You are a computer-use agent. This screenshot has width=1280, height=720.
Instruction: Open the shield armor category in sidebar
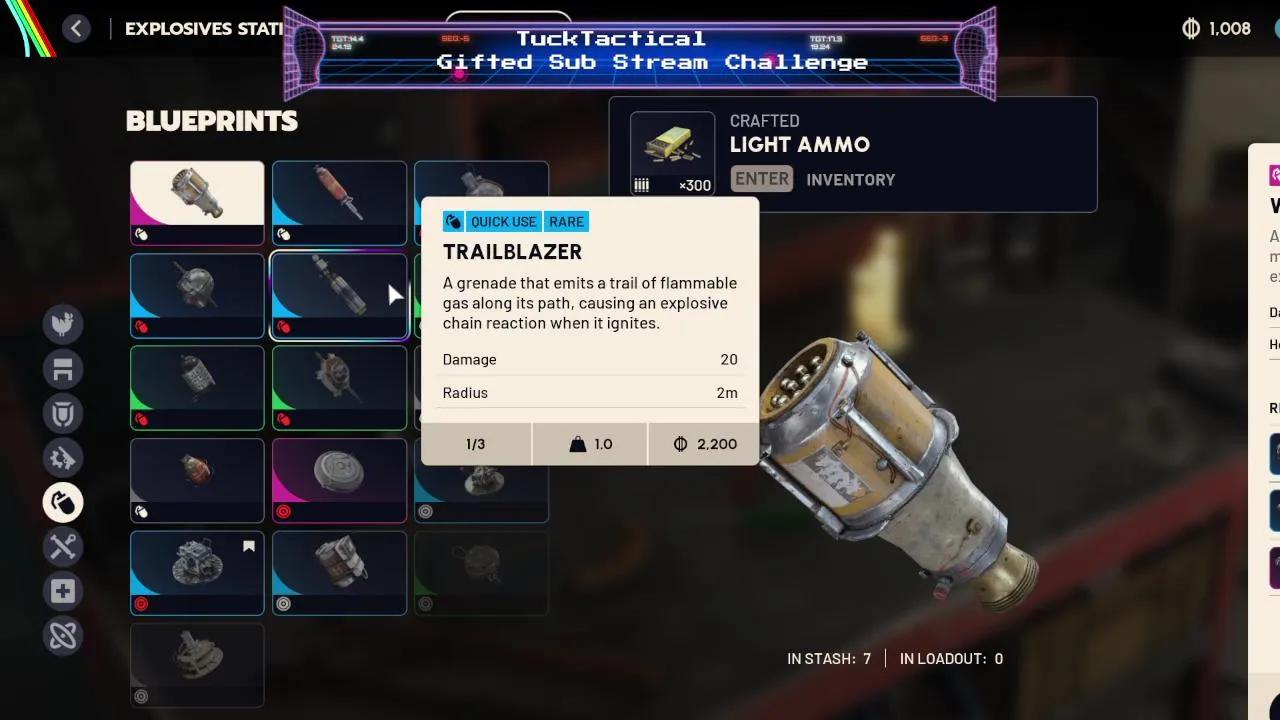click(x=63, y=414)
